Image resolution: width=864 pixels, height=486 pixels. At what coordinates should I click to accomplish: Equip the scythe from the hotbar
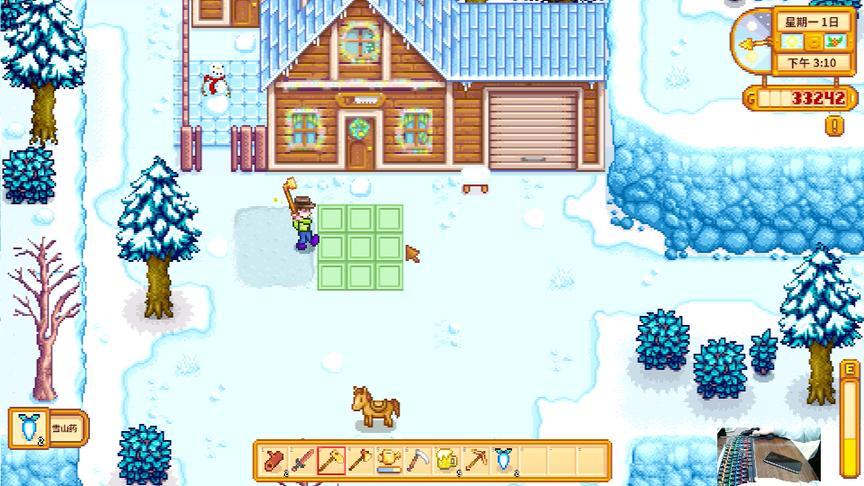[418, 461]
